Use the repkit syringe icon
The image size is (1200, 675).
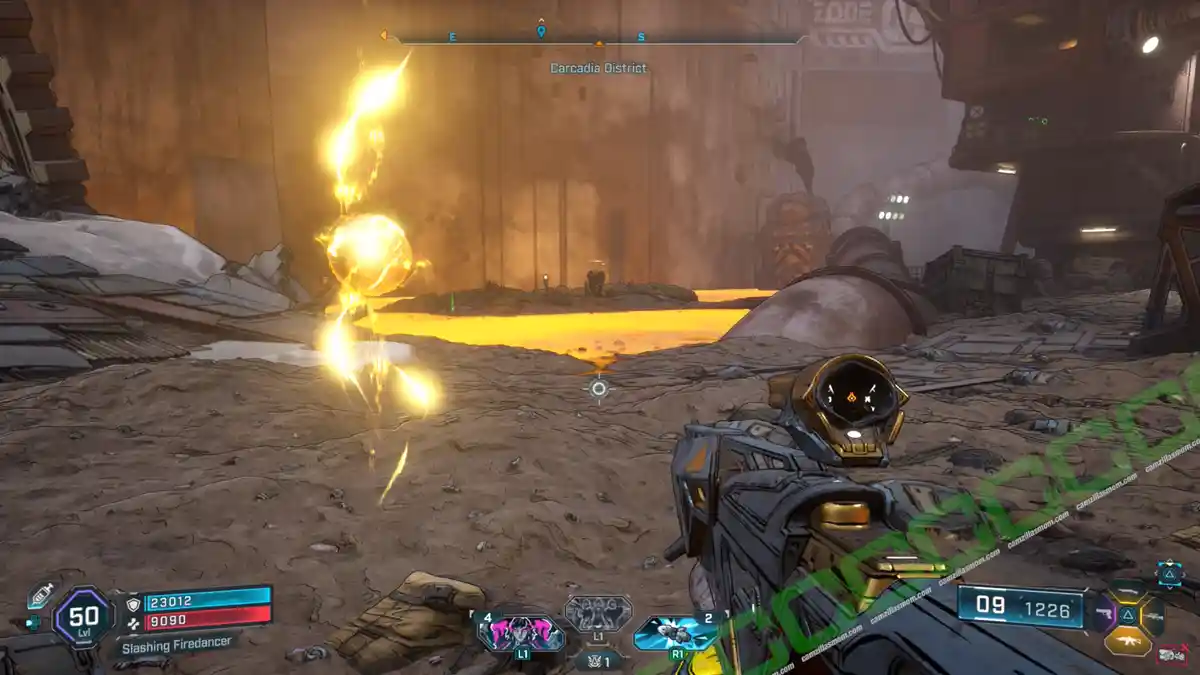[40, 595]
